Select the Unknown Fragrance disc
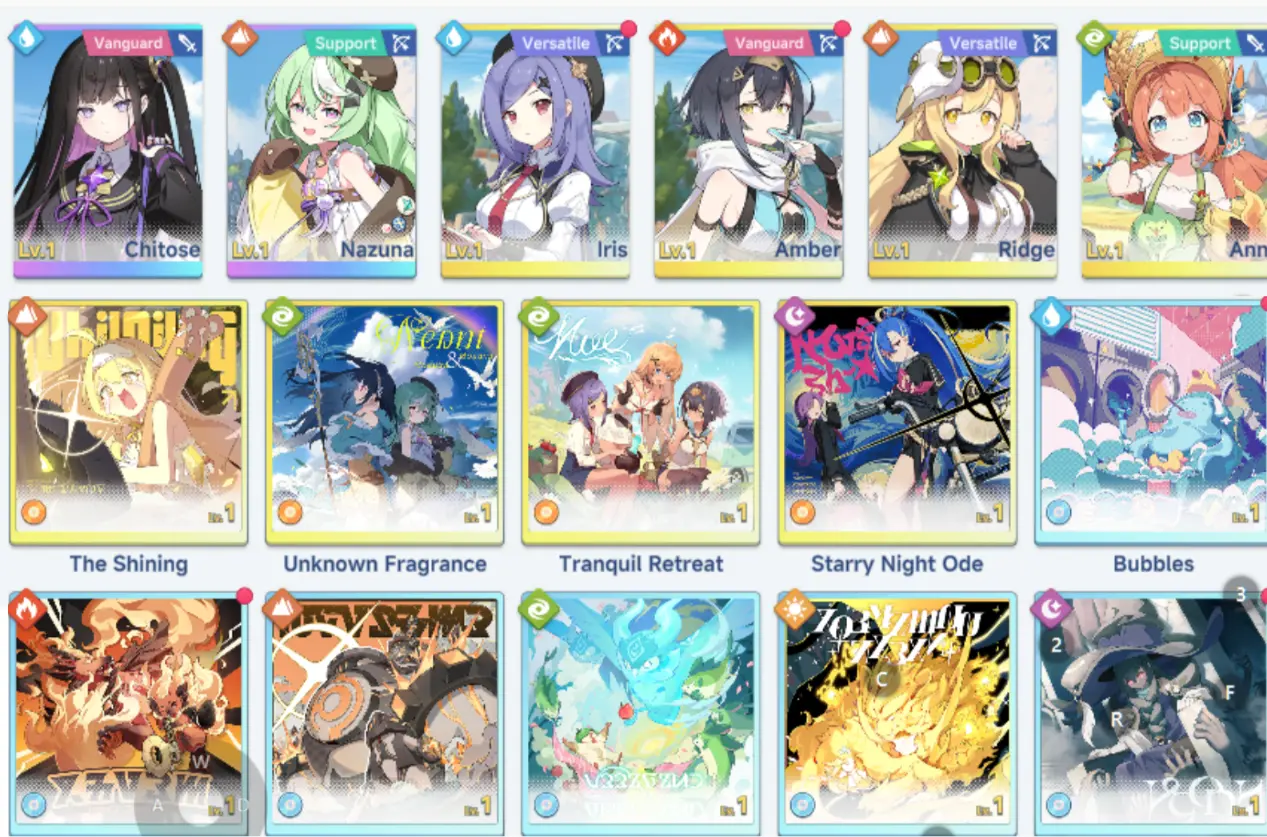The width and height of the screenshot is (1267, 837). [x=385, y=422]
